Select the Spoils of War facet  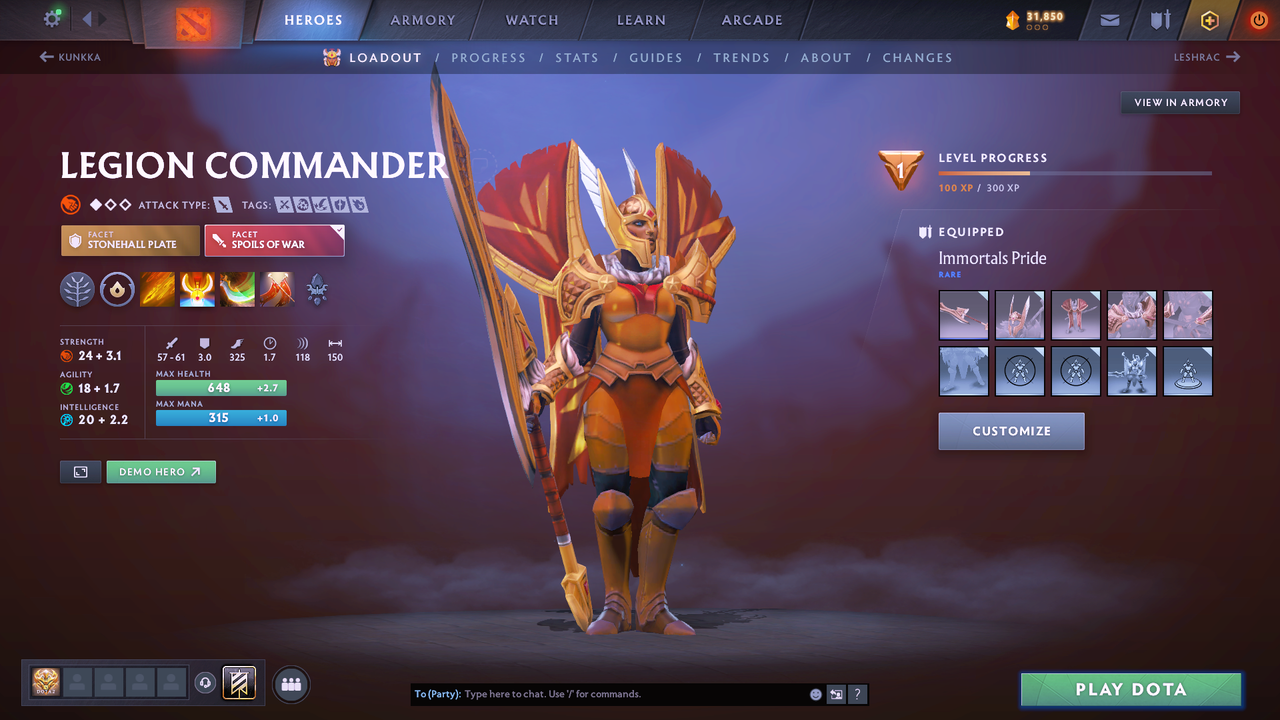coord(274,240)
